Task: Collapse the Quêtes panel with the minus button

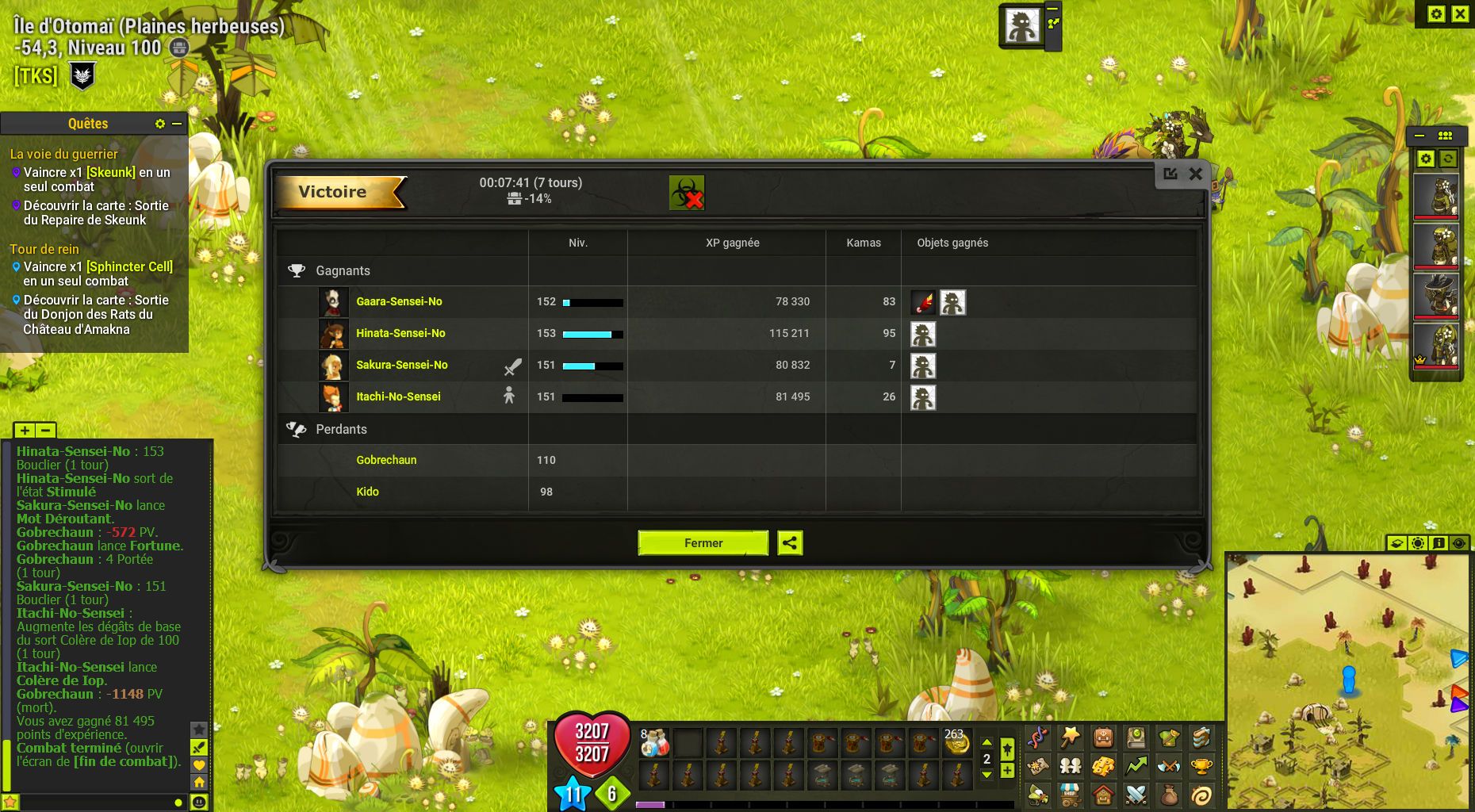Action: pyautogui.click(x=177, y=124)
